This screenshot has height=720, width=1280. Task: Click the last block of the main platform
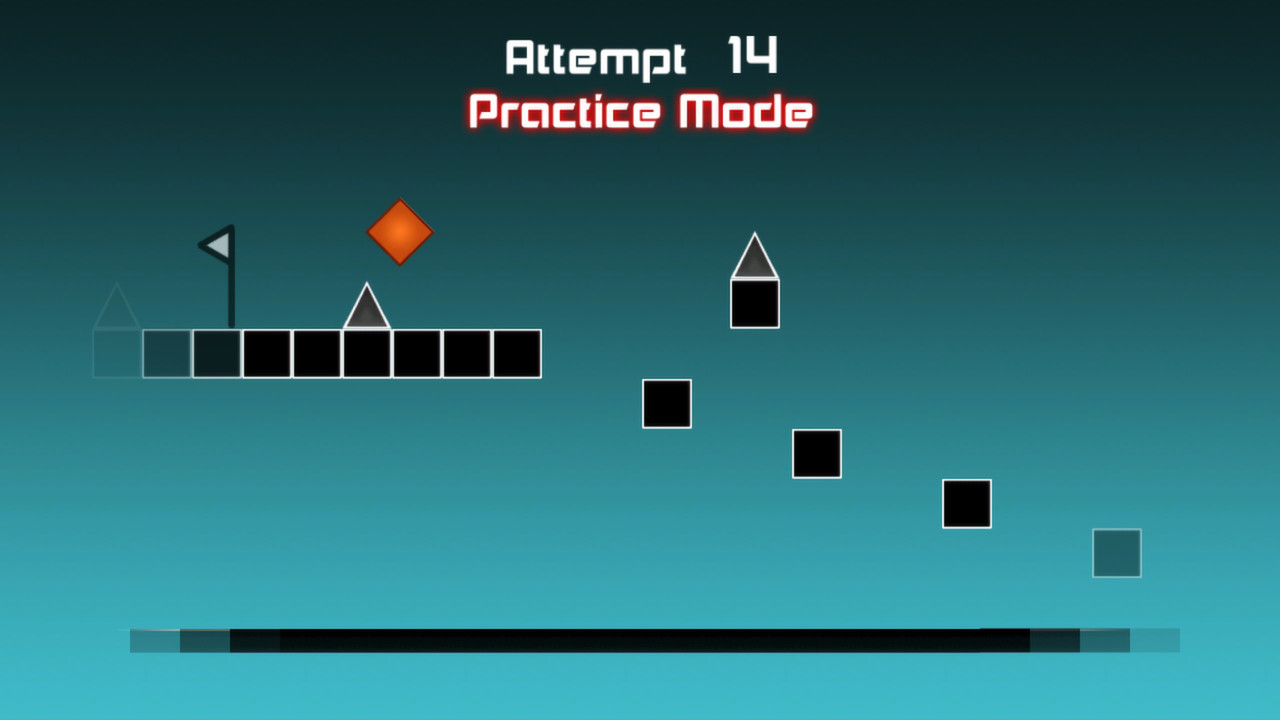516,353
